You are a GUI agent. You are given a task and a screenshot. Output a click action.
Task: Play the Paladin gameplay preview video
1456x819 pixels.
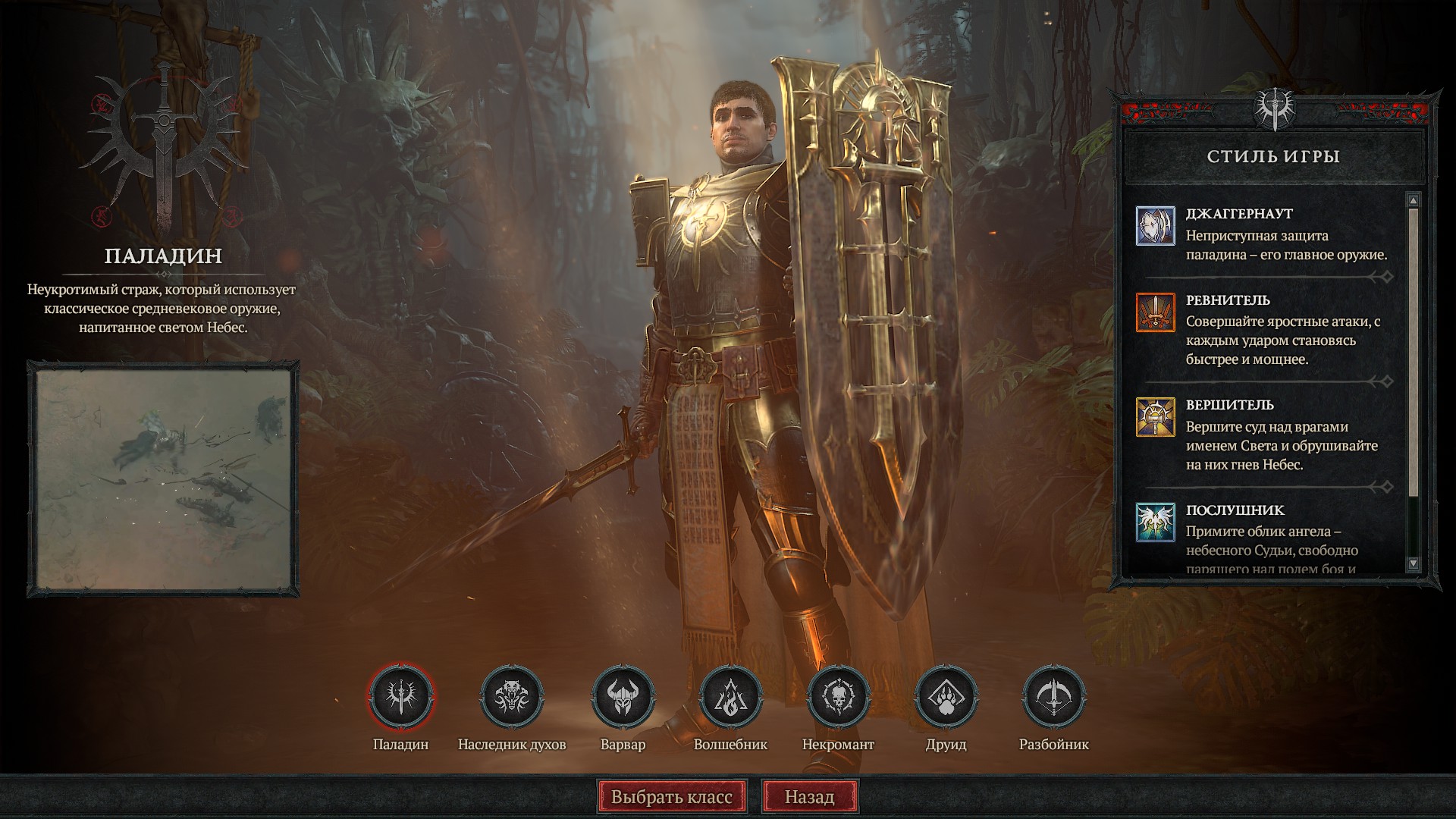coord(163,479)
